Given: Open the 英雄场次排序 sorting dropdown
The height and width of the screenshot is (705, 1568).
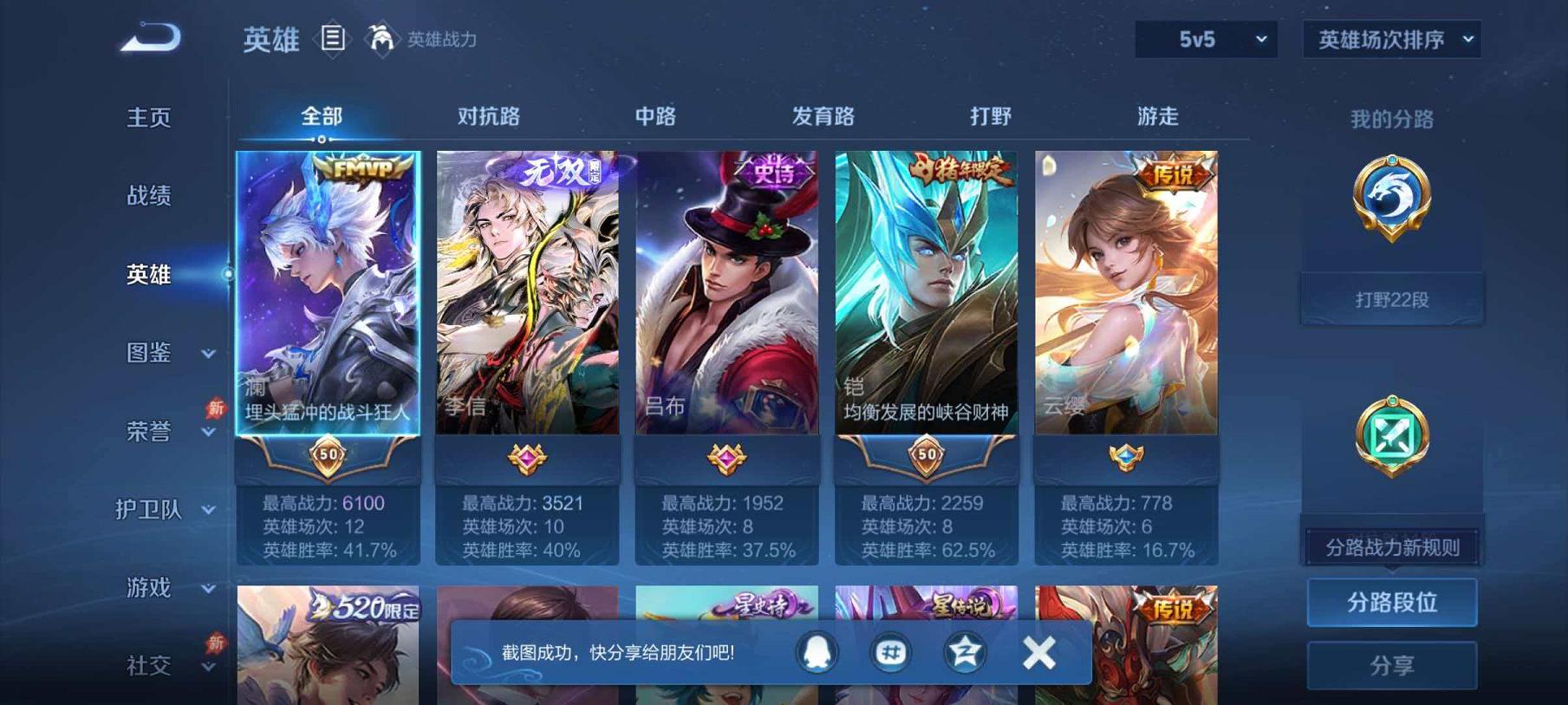Looking at the screenshot, I should coord(1390,38).
